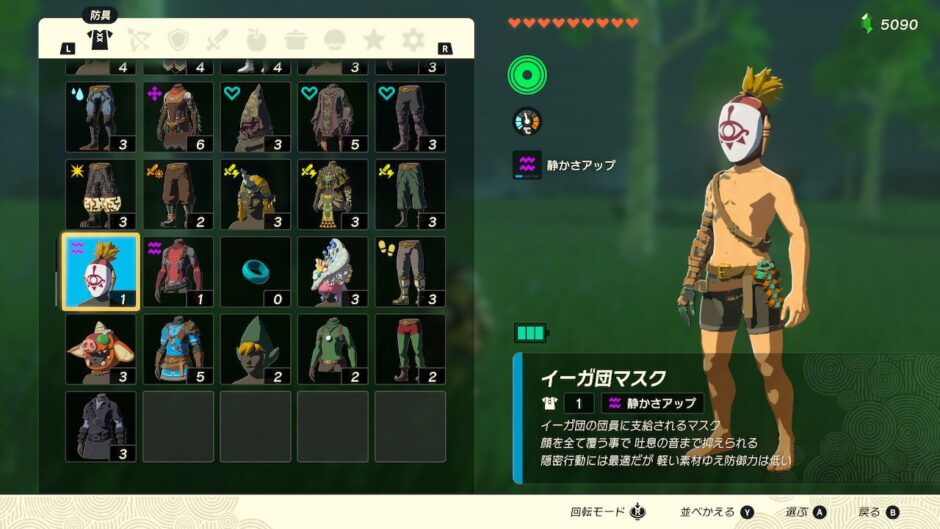Screen dimensions: 940x529
Task: Choose the red Yiga tights top
Action: [x=178, y=272]
